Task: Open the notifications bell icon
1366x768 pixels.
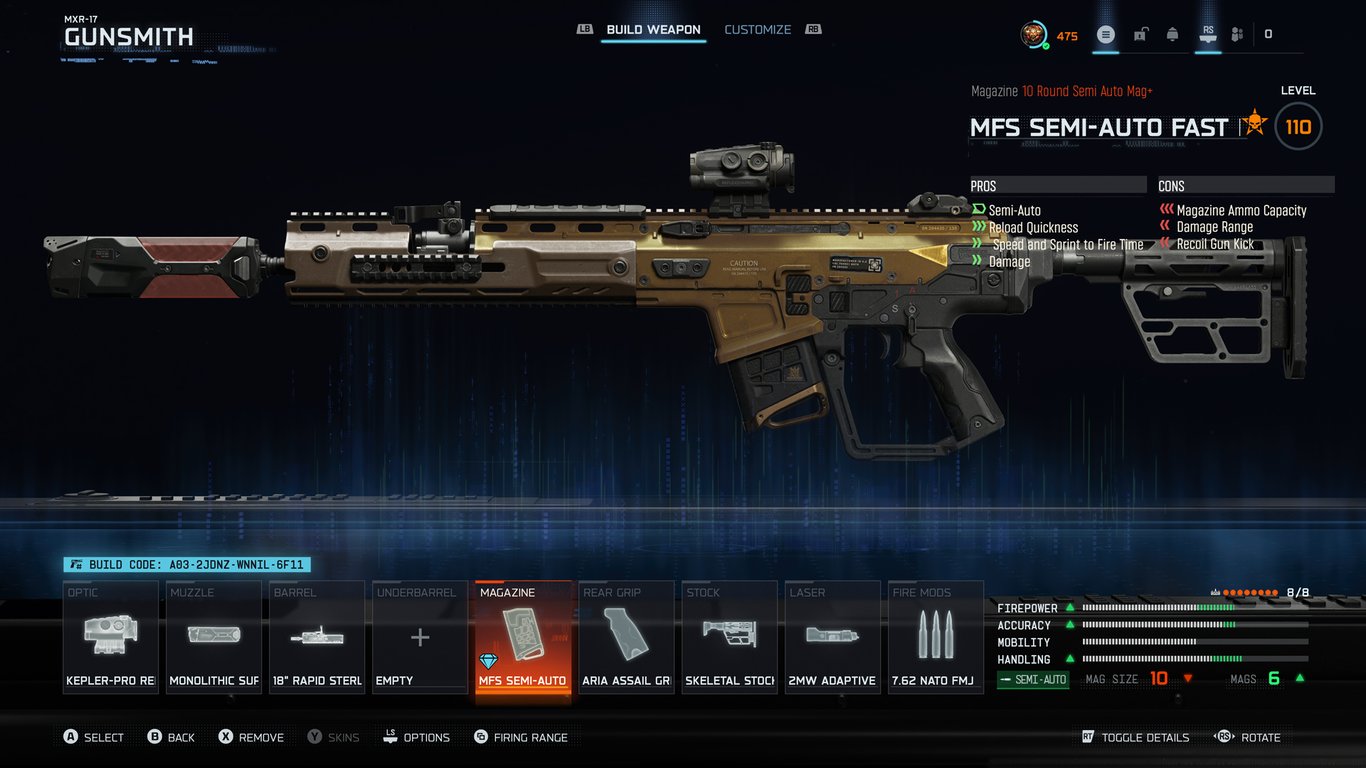Action: 1172,33
